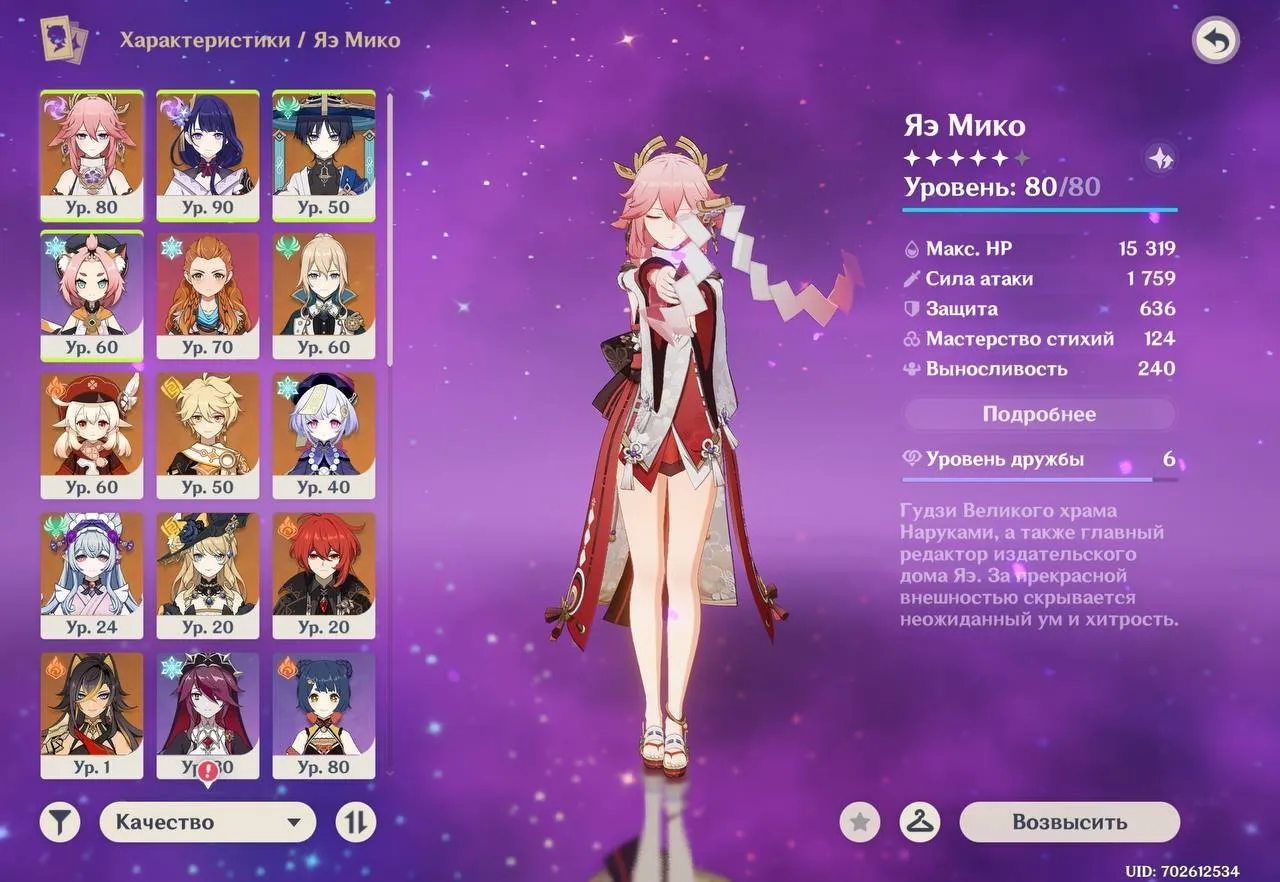1280x882 pixels.
Task: Open the filter icon at bottom-left
Action: (x=59, y=822)
